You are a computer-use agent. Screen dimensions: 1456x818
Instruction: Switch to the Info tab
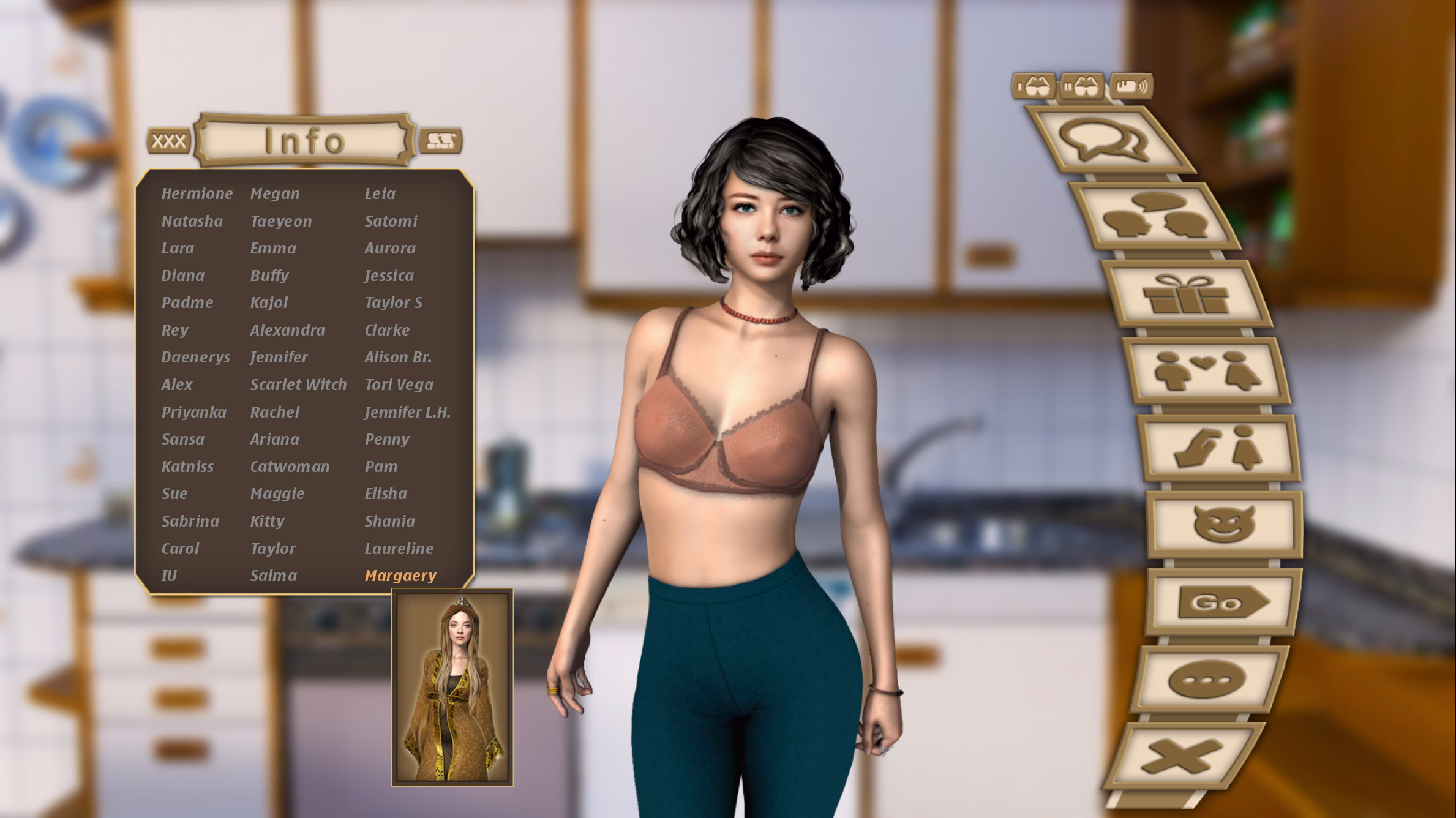point(303,141)
